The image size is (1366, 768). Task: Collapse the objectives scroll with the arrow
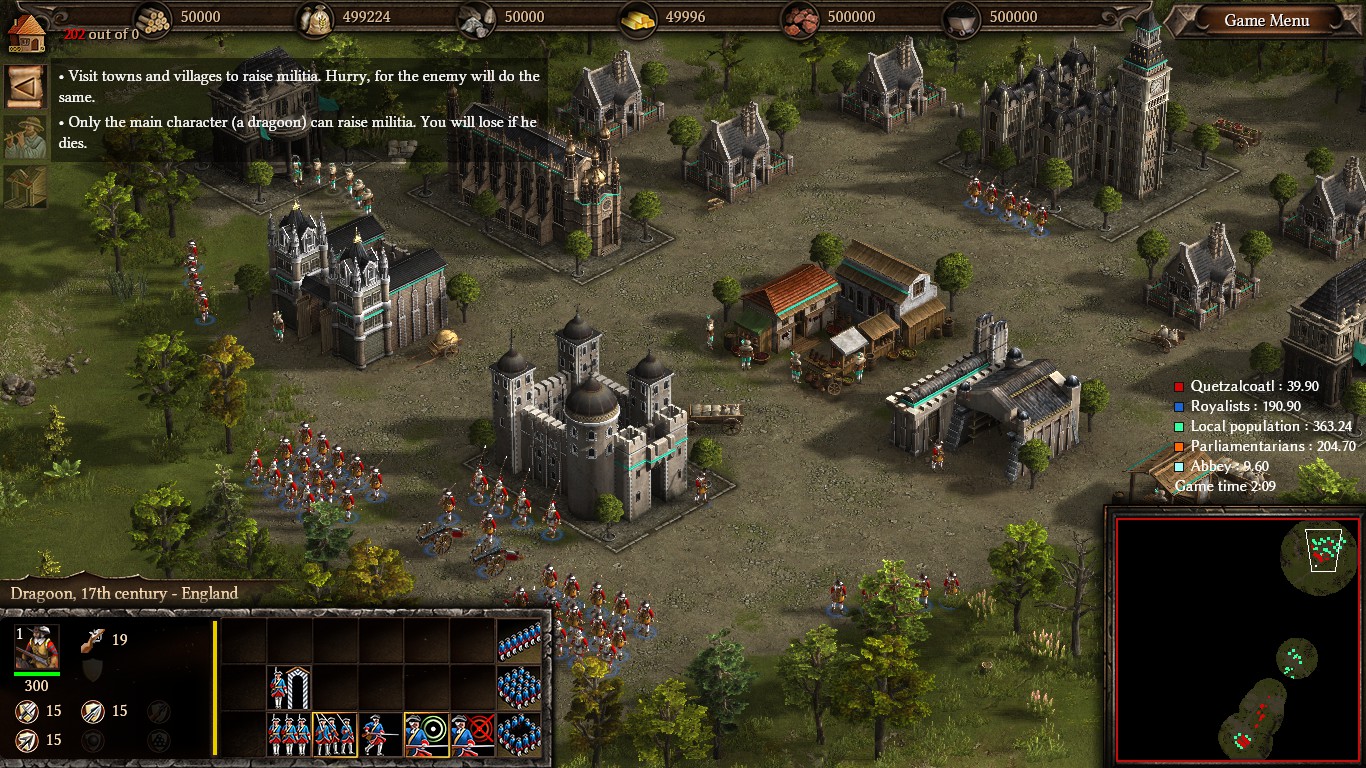click(24, 86)
